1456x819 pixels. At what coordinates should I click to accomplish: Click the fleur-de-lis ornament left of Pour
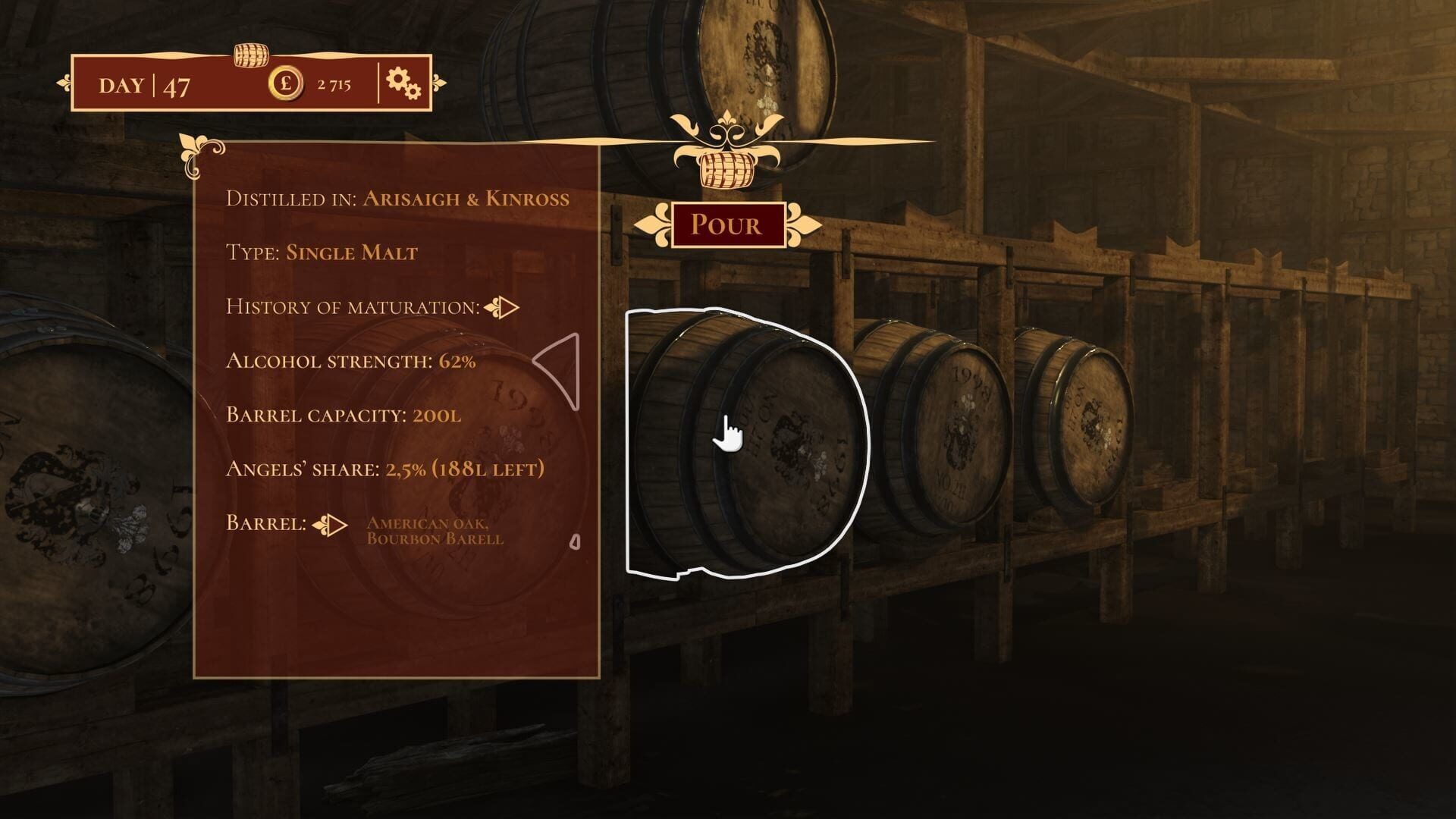click(x=657, y=224)
